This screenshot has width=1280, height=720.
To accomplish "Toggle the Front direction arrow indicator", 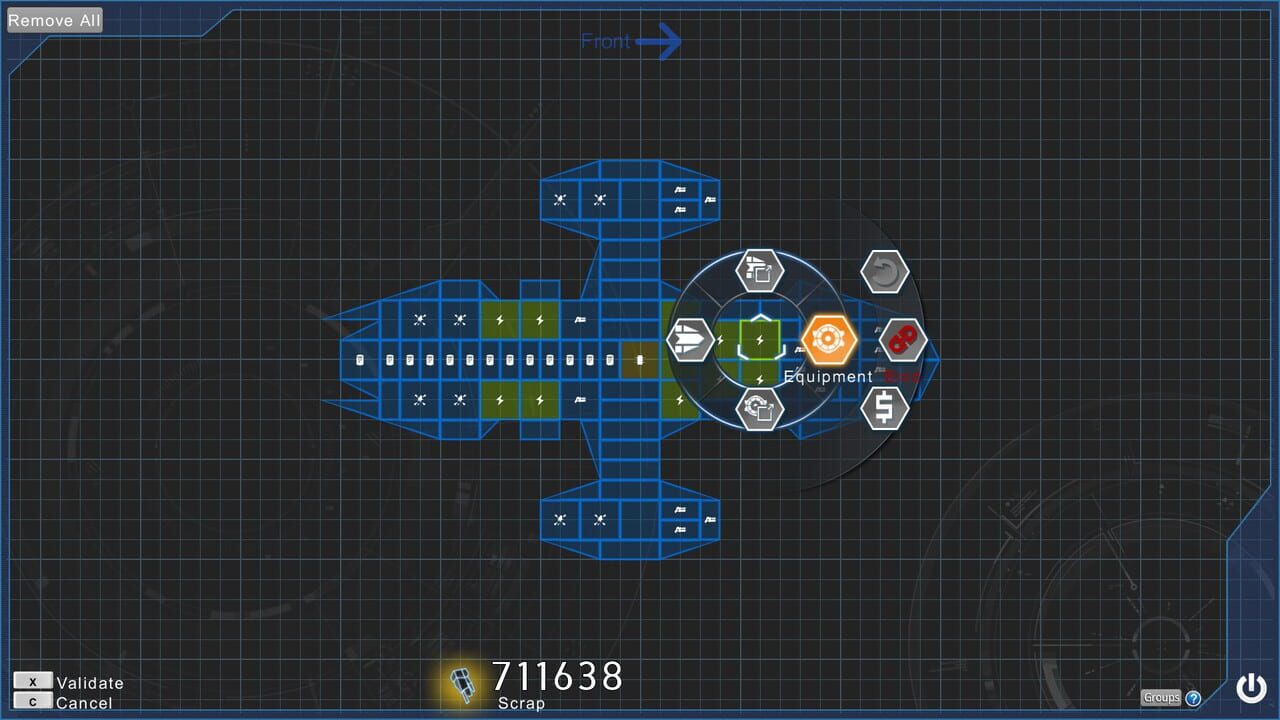I will pos(630,41).
